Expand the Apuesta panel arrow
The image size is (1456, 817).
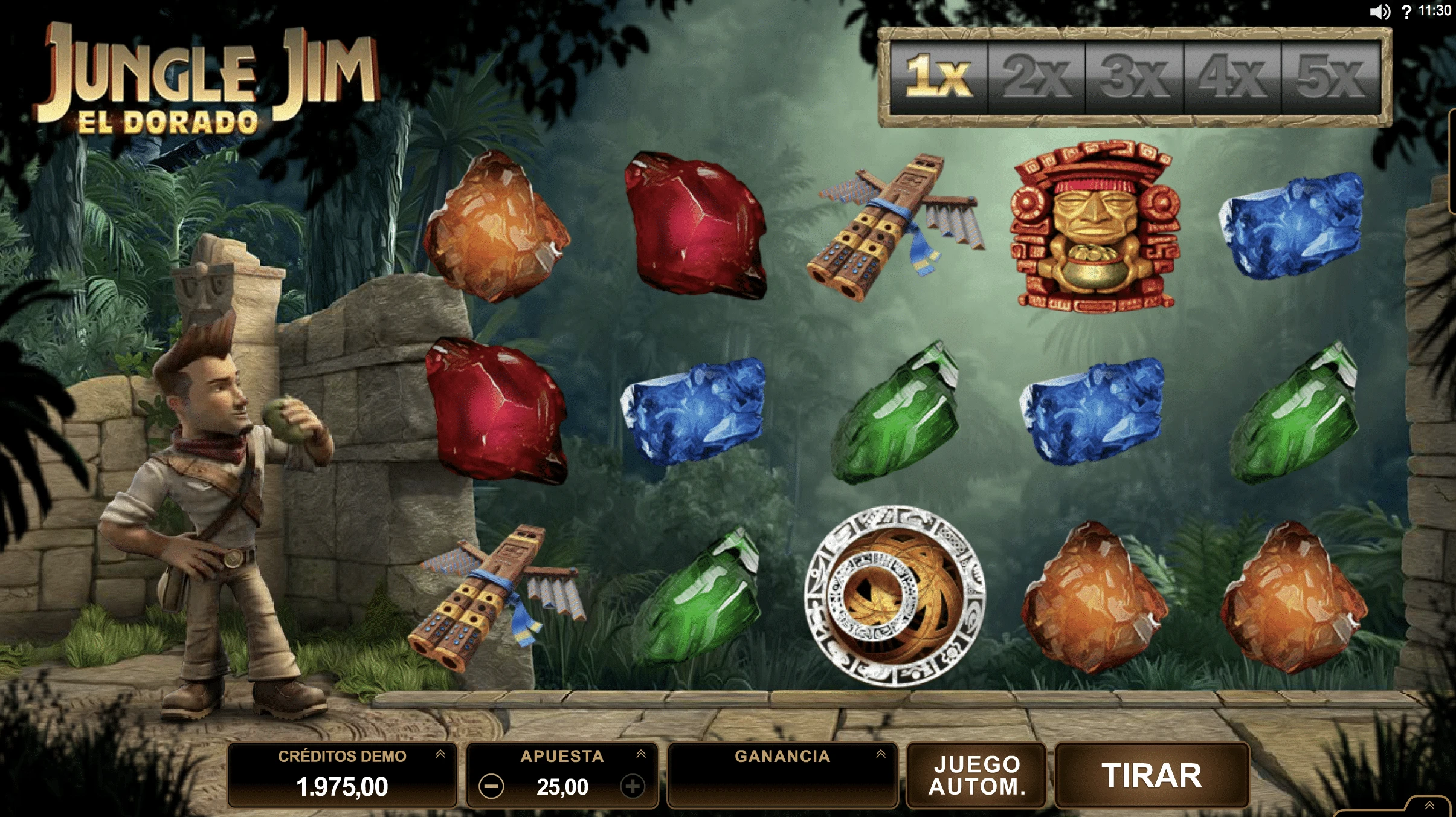pos(641,754)
